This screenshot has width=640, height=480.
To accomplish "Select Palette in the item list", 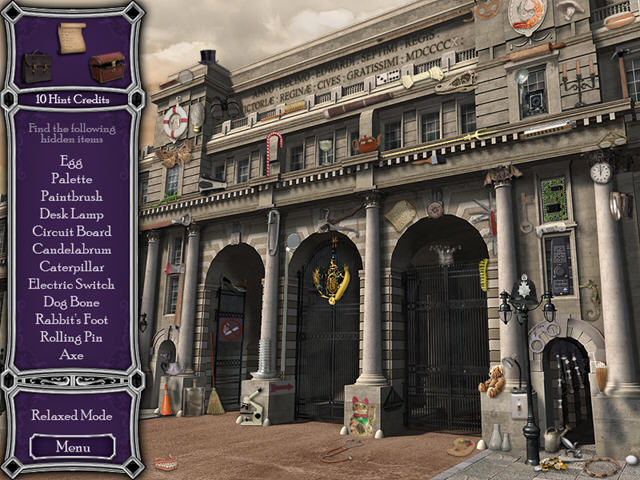I will [72, 178].
